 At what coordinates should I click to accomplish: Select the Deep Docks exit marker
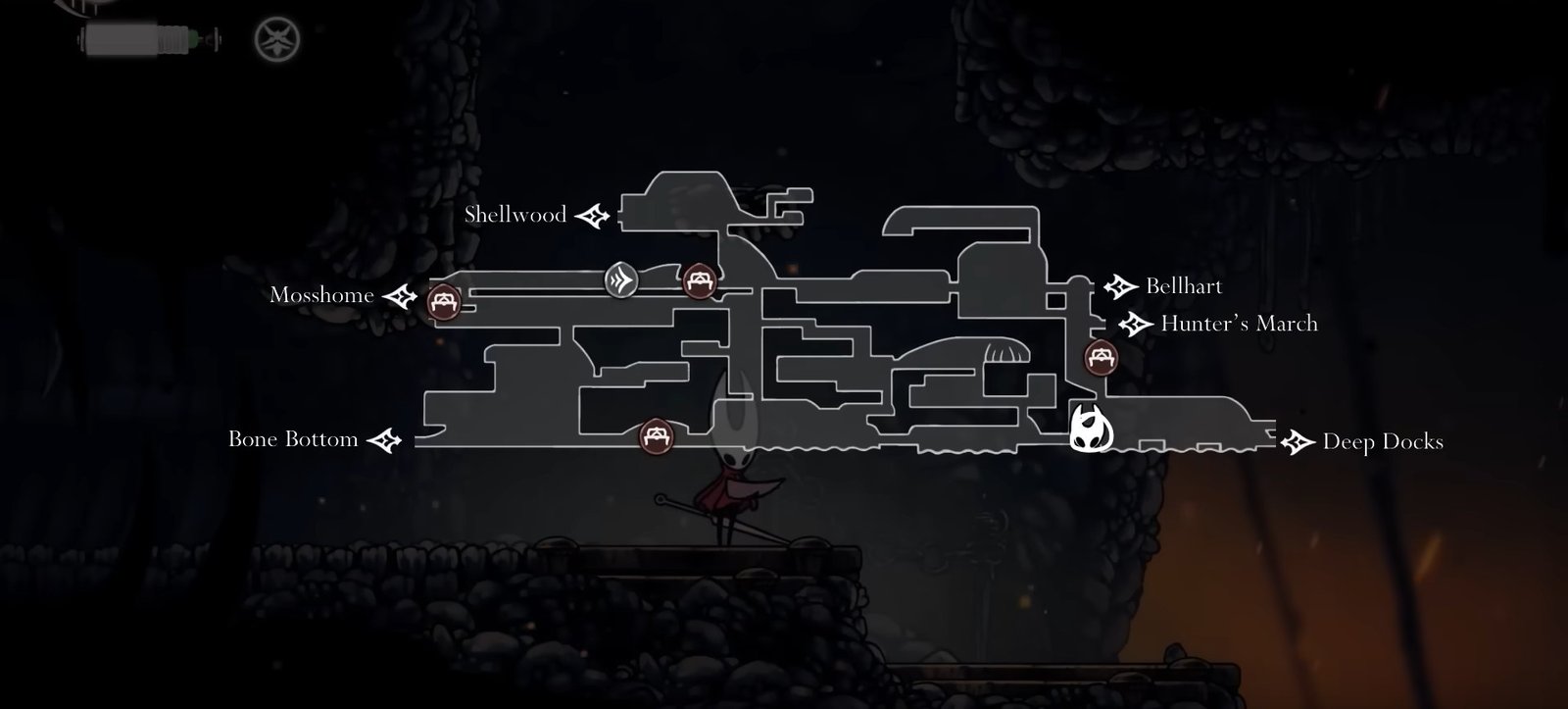tap(1298, 442)
